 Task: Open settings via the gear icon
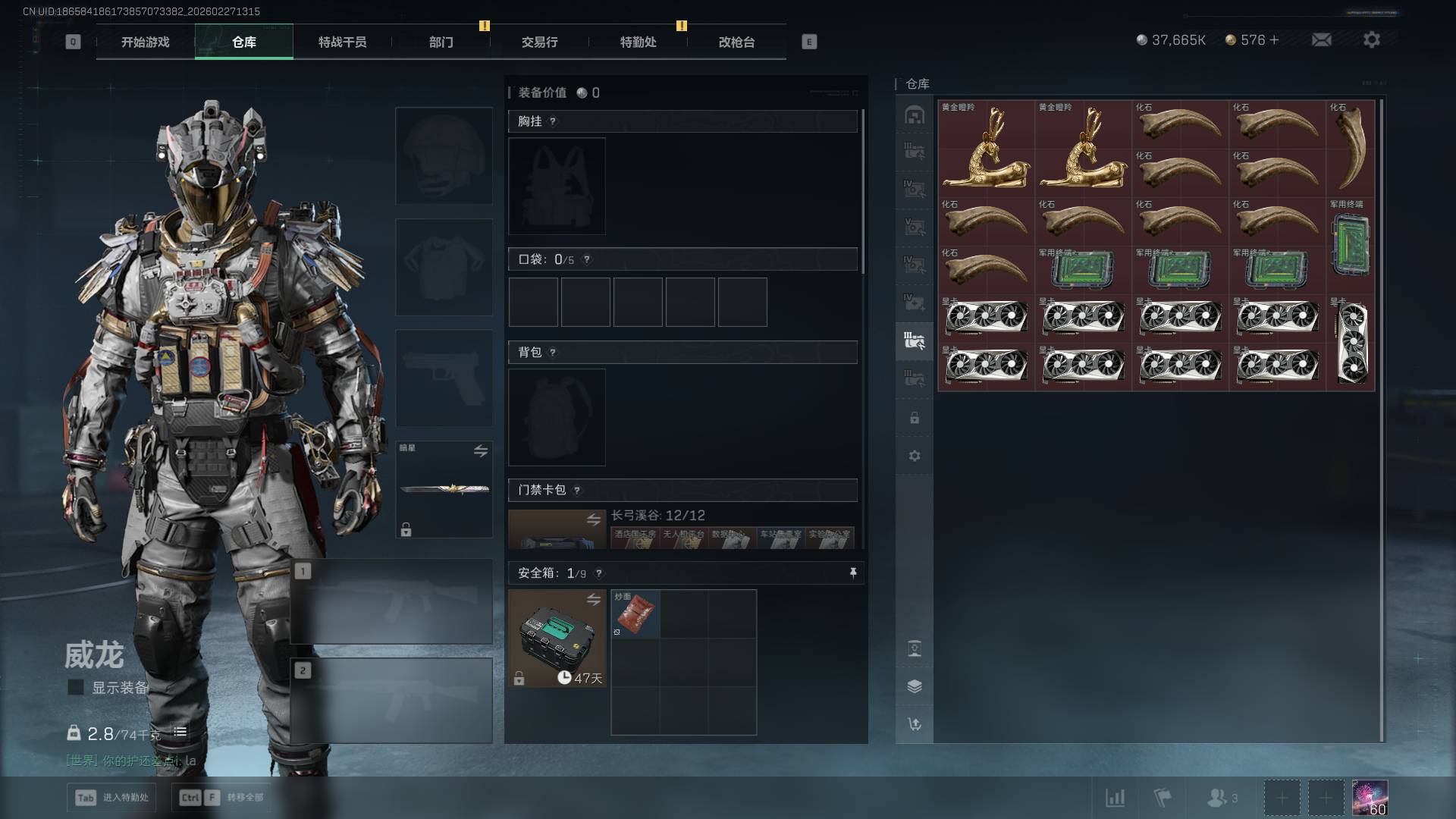pyautogui.click(x=1371, y=40)
